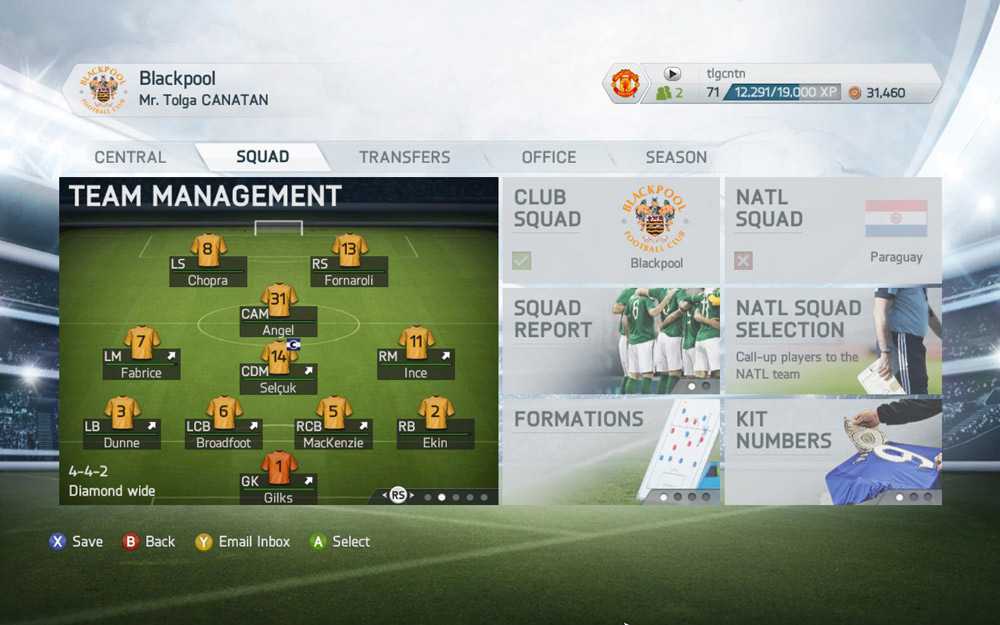Select captain Selçuk at CDM
The height and width of the screenshot is (625, 1000).
279,357
